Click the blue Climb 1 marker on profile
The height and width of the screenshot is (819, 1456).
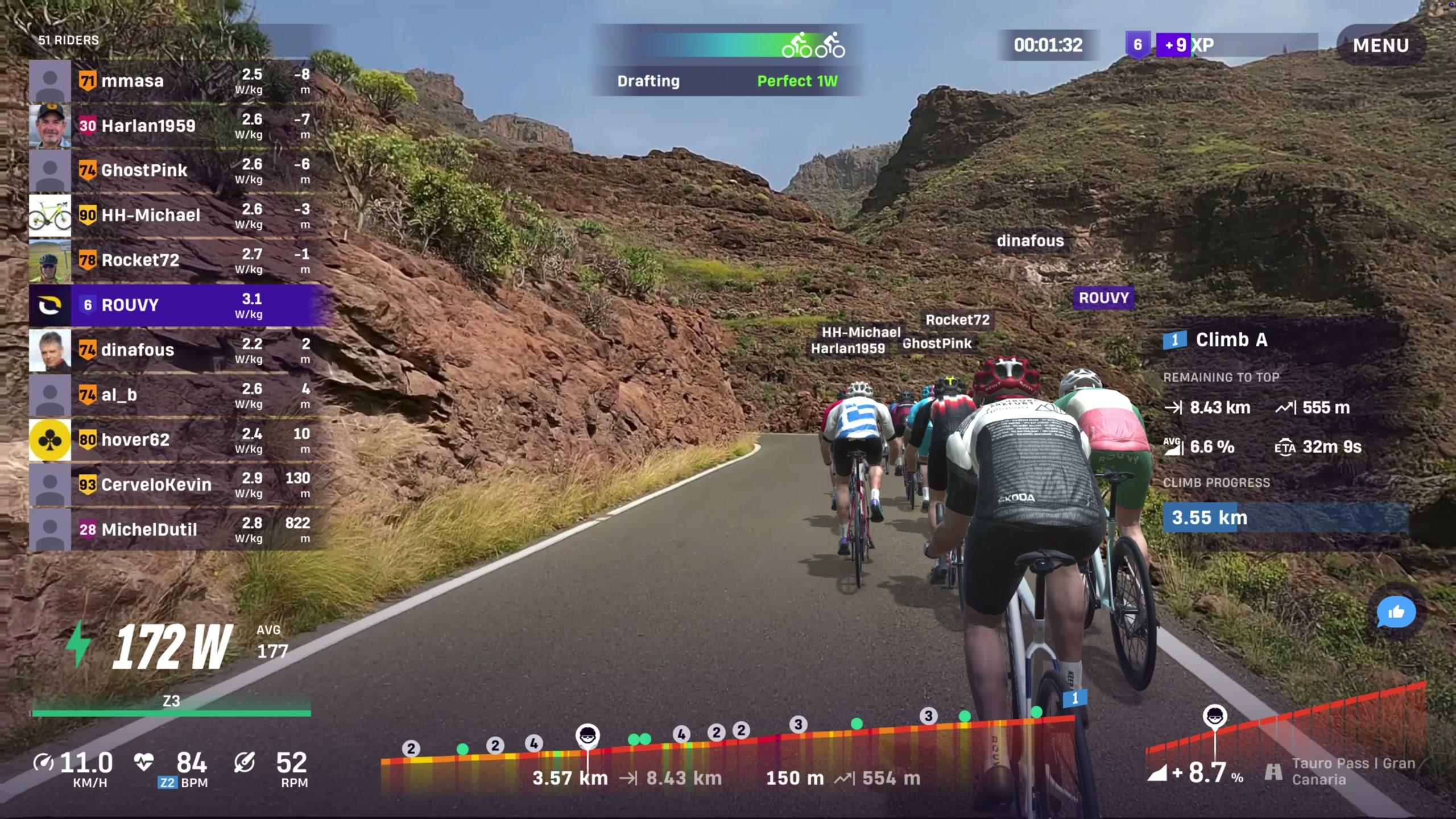pos(1074,698)
